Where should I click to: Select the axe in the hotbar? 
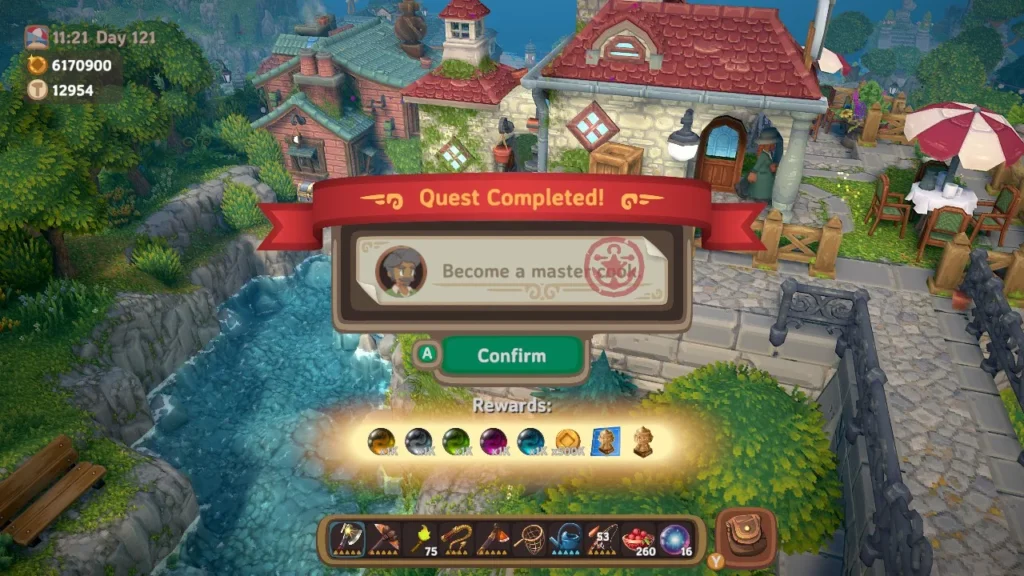(346, 538)
